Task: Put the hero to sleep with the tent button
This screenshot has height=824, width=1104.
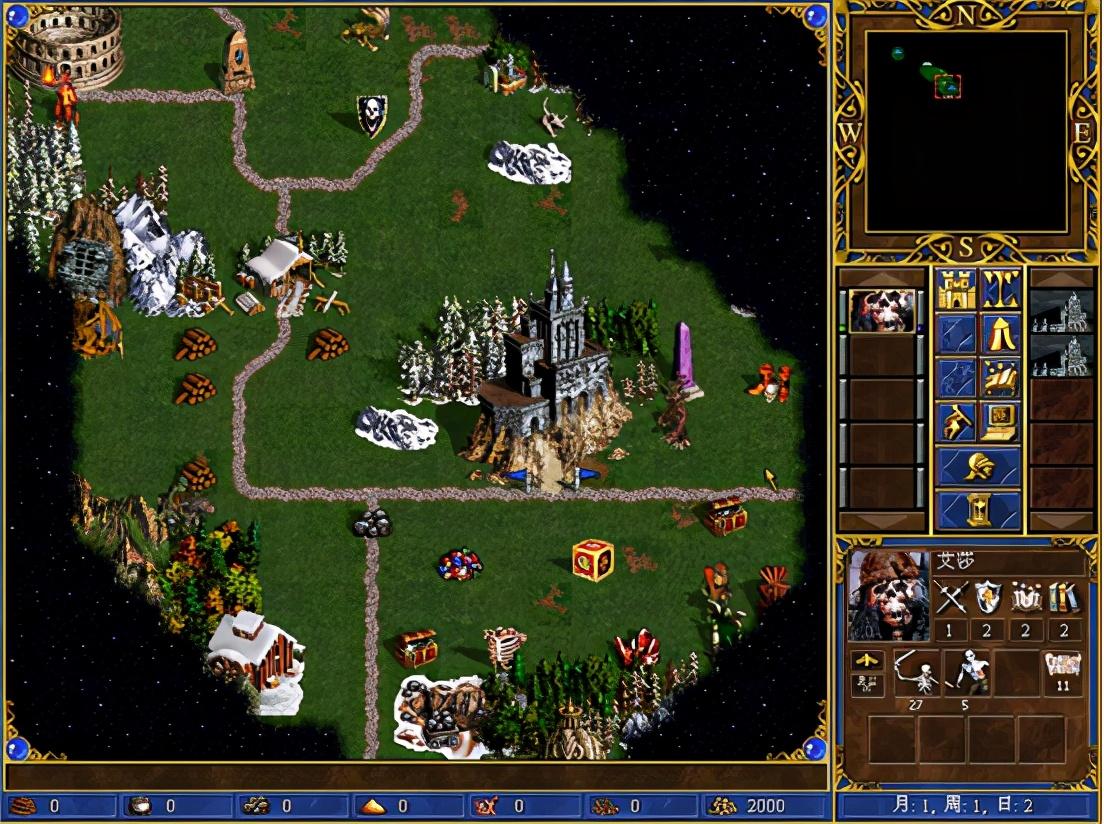Action: tap(1000, 333)
